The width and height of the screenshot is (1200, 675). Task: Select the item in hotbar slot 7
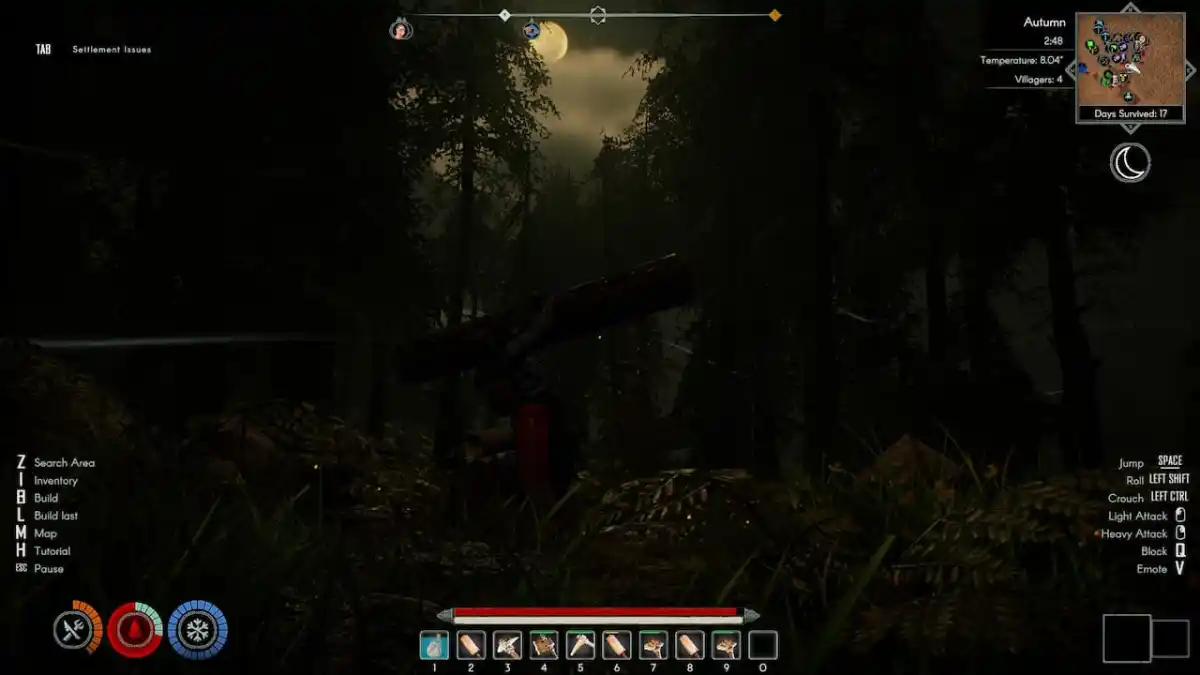click(x=653, y=645)
